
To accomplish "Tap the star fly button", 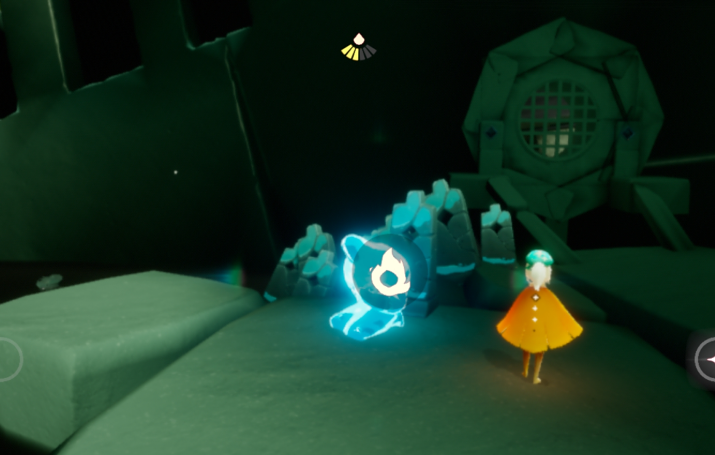I will (x=706, y=359).
